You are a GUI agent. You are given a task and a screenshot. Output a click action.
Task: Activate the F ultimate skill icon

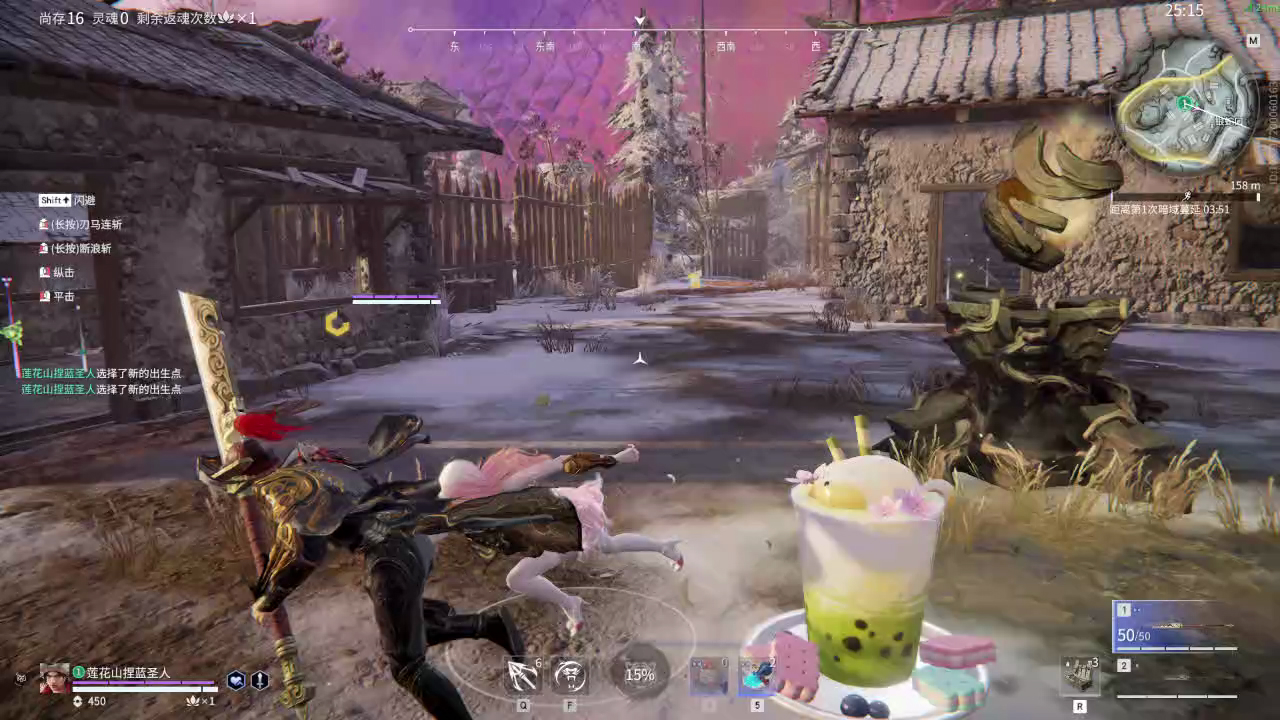[570, 675]
